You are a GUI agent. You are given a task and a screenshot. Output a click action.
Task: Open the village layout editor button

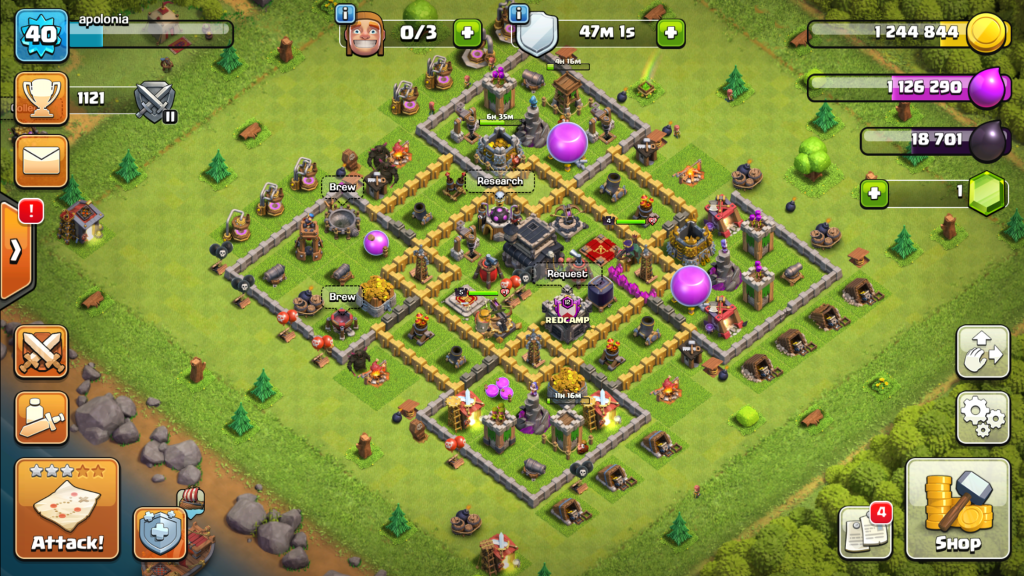click(982, 351)
